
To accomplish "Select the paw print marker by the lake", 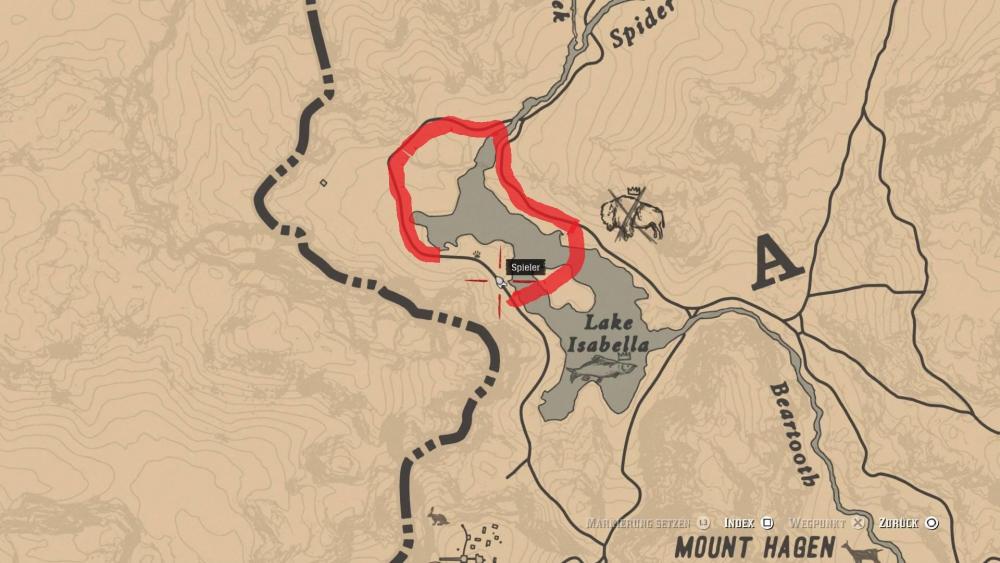I will 488,254.
